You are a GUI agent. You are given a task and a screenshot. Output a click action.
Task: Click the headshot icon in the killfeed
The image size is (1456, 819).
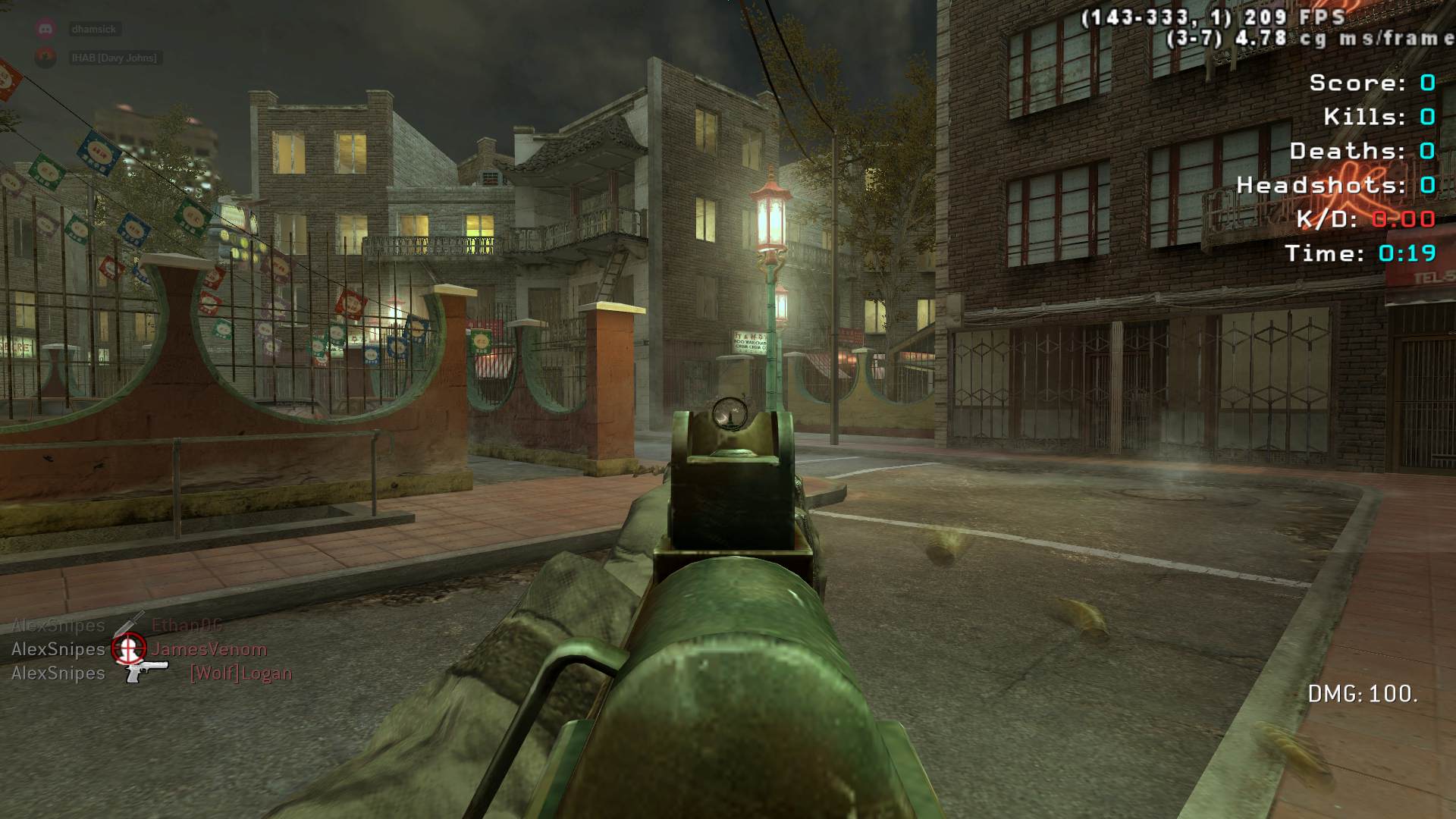click(x=128, y=648)
